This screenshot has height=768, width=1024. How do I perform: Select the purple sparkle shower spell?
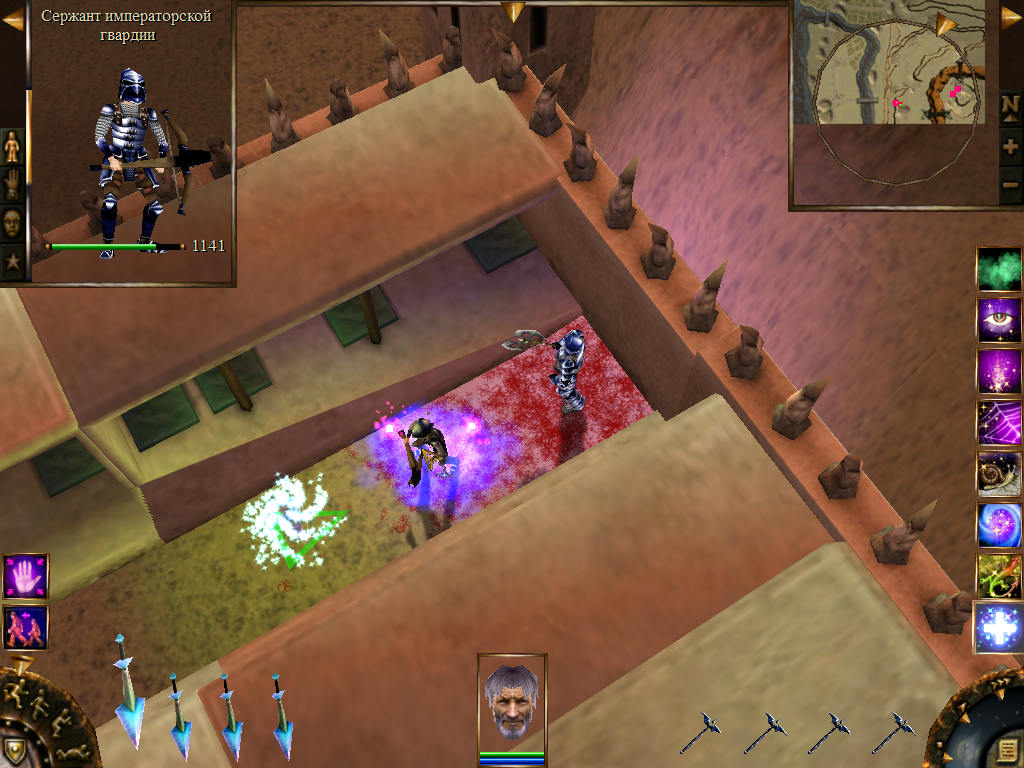click(998, 371)
